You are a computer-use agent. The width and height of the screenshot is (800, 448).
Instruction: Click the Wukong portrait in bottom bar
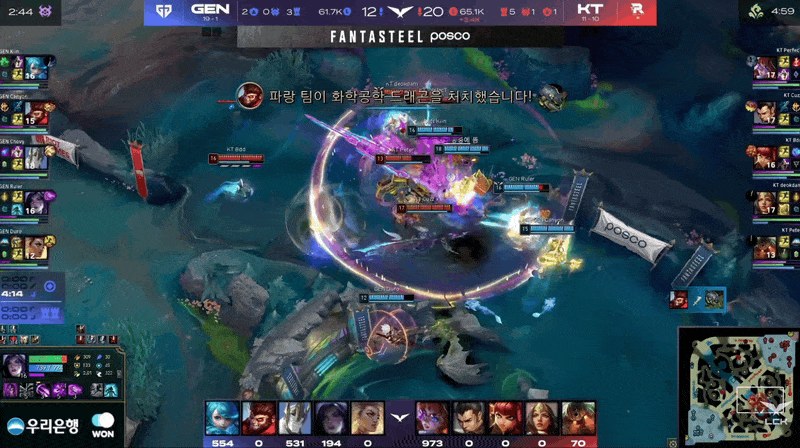[259, 418]
